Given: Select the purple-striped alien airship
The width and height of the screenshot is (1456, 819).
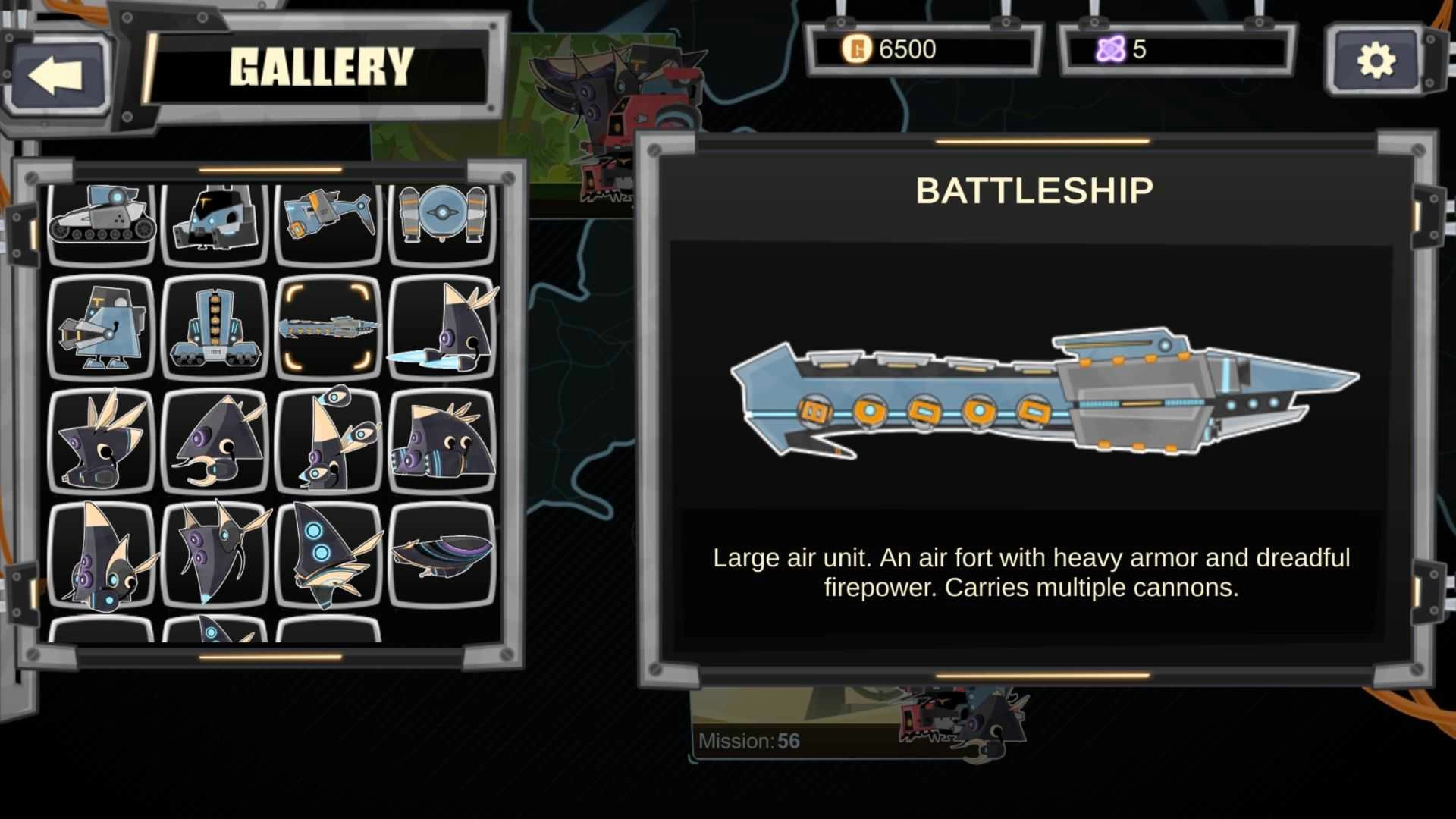Looking at the screenshot, I should click(442, 555).
